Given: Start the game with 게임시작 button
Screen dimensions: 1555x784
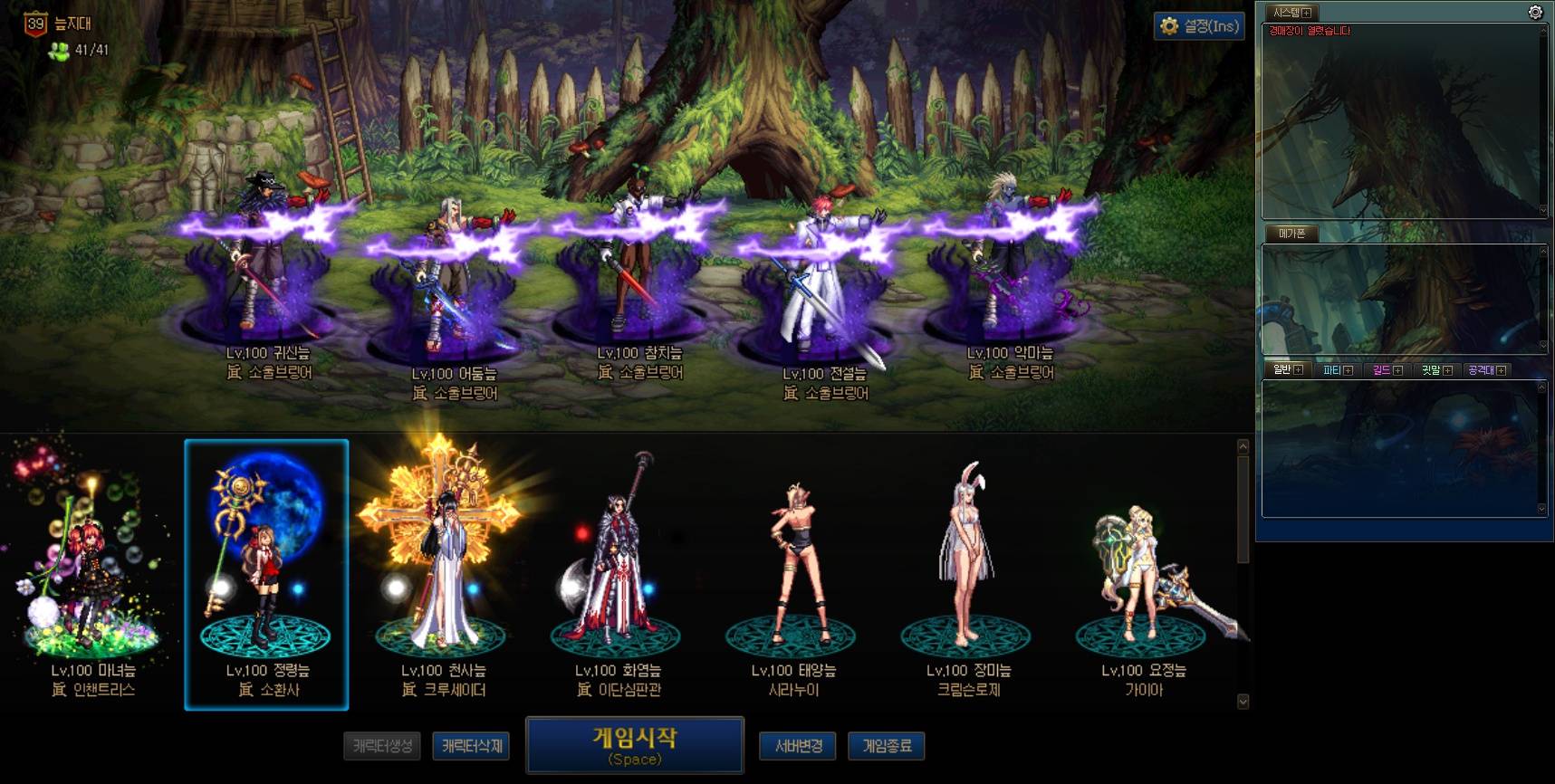Looking at the screenshot, I should click(x=634, y=745).
